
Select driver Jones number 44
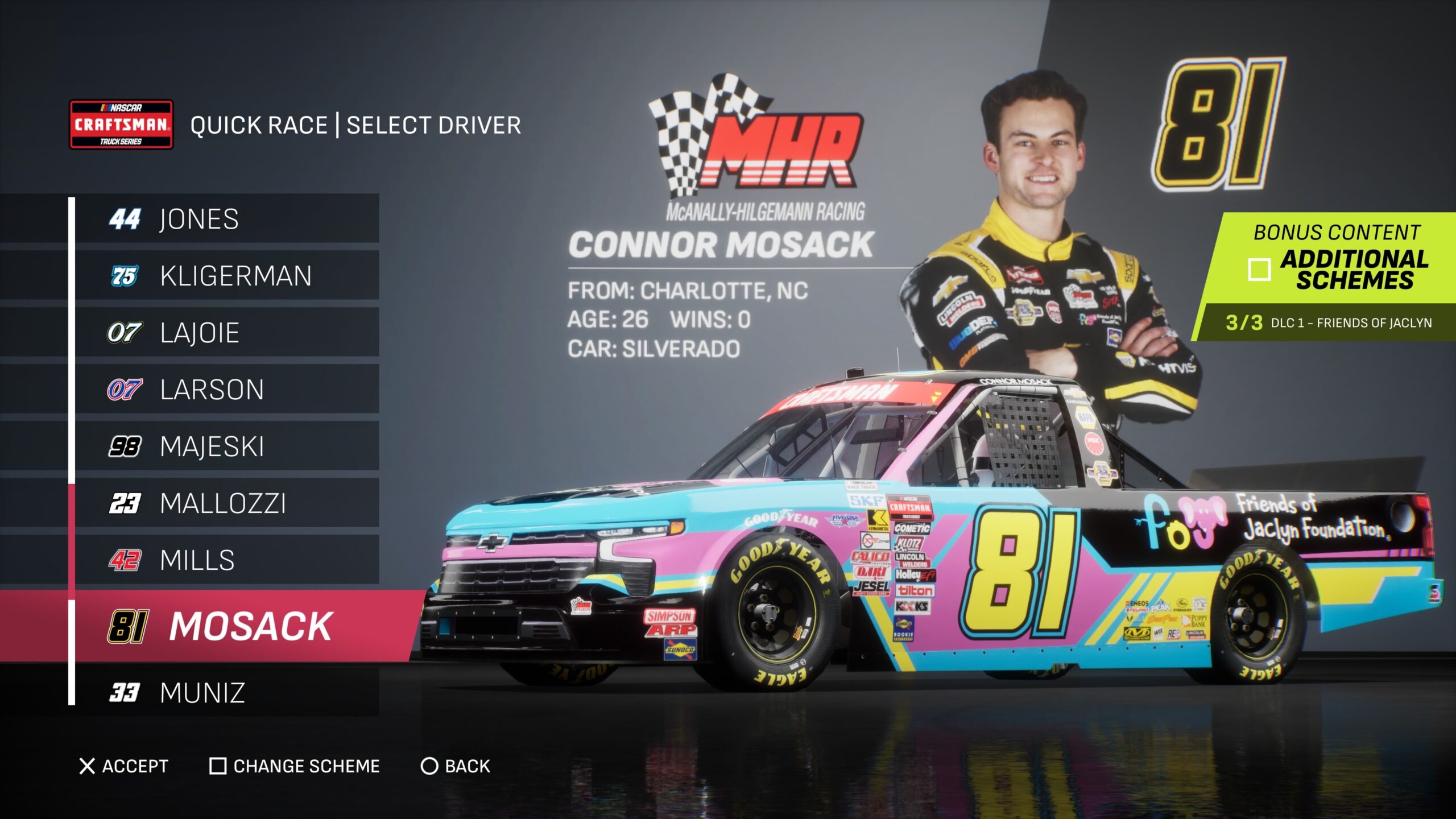pos(226,219)
